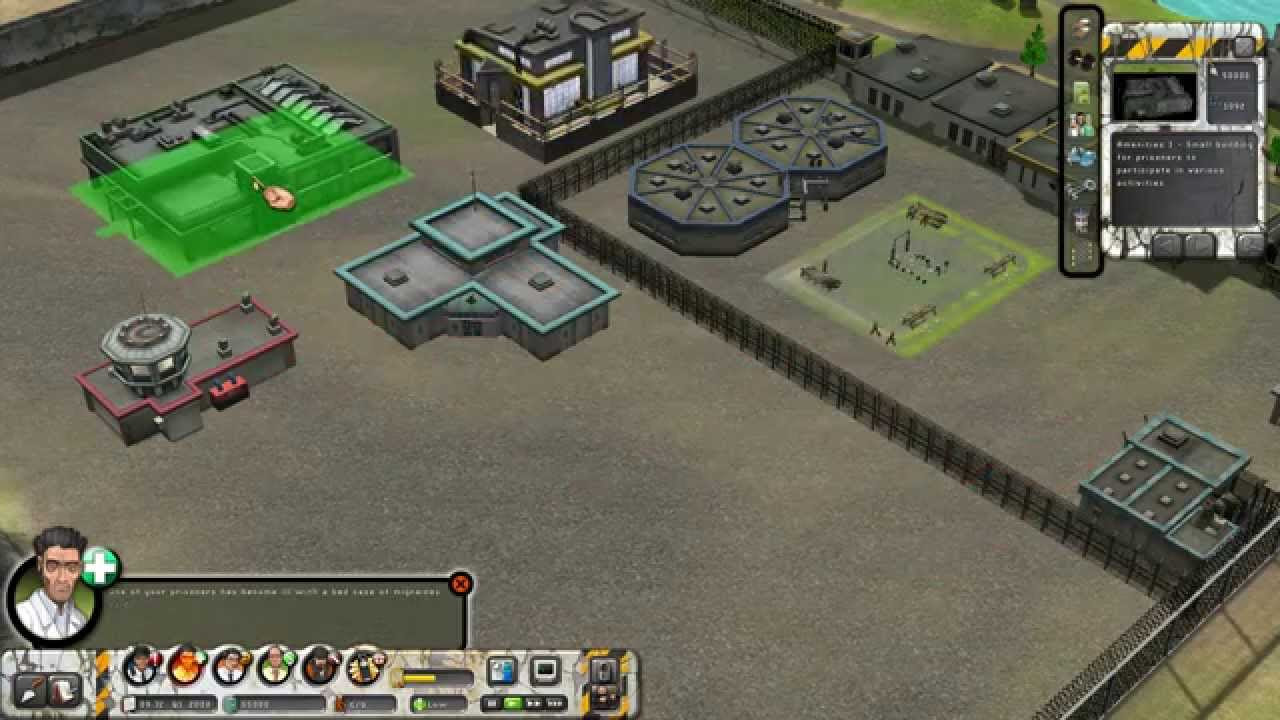Enable the fastest game speed button
Image resolution: width=1280 pixels, height=720 pixels.
(x=554, y=704)
